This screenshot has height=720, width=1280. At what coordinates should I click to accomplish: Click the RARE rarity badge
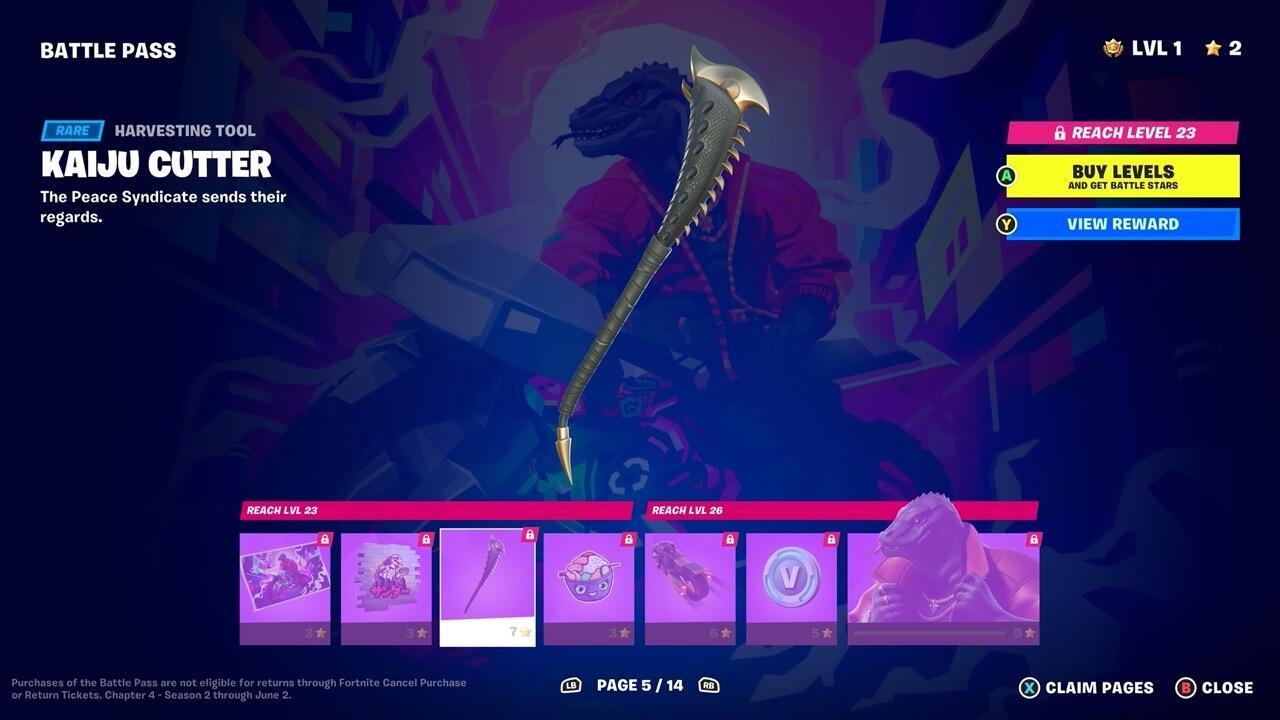coord(70,130)
